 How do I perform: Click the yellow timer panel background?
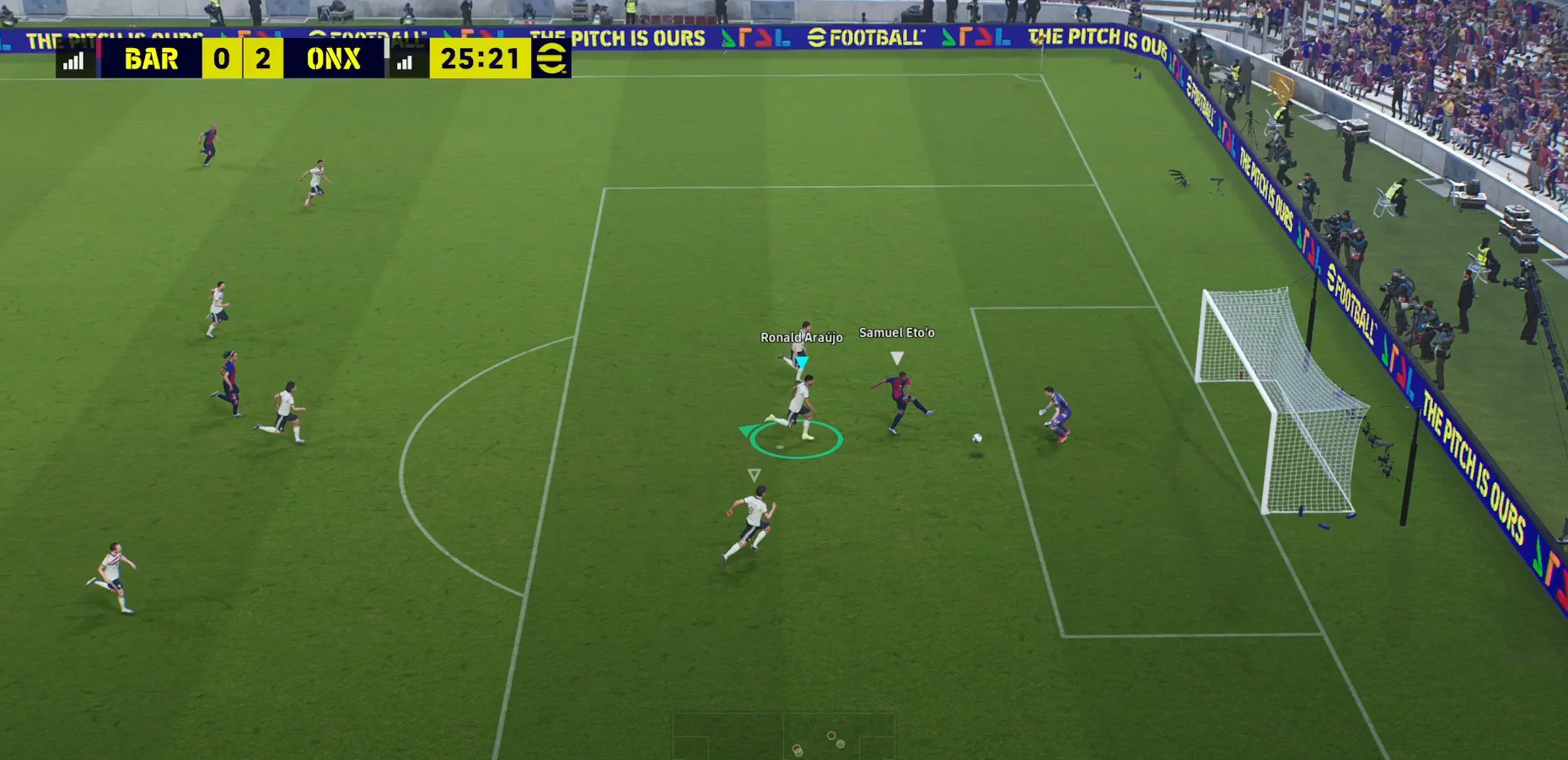481,59
